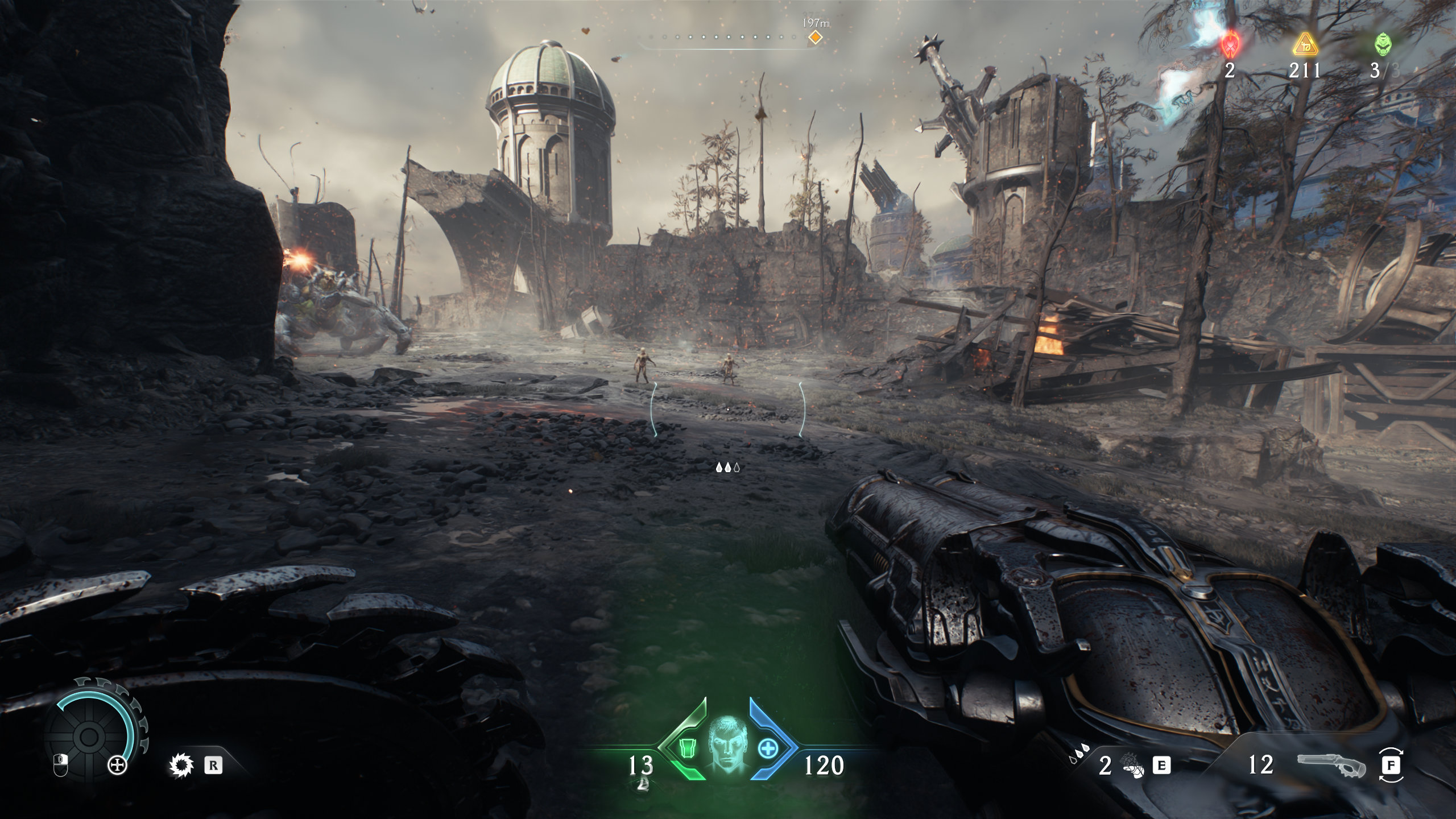Click the orange diamond objective marker
This screenshot has height=819, width=1456.
815,38
